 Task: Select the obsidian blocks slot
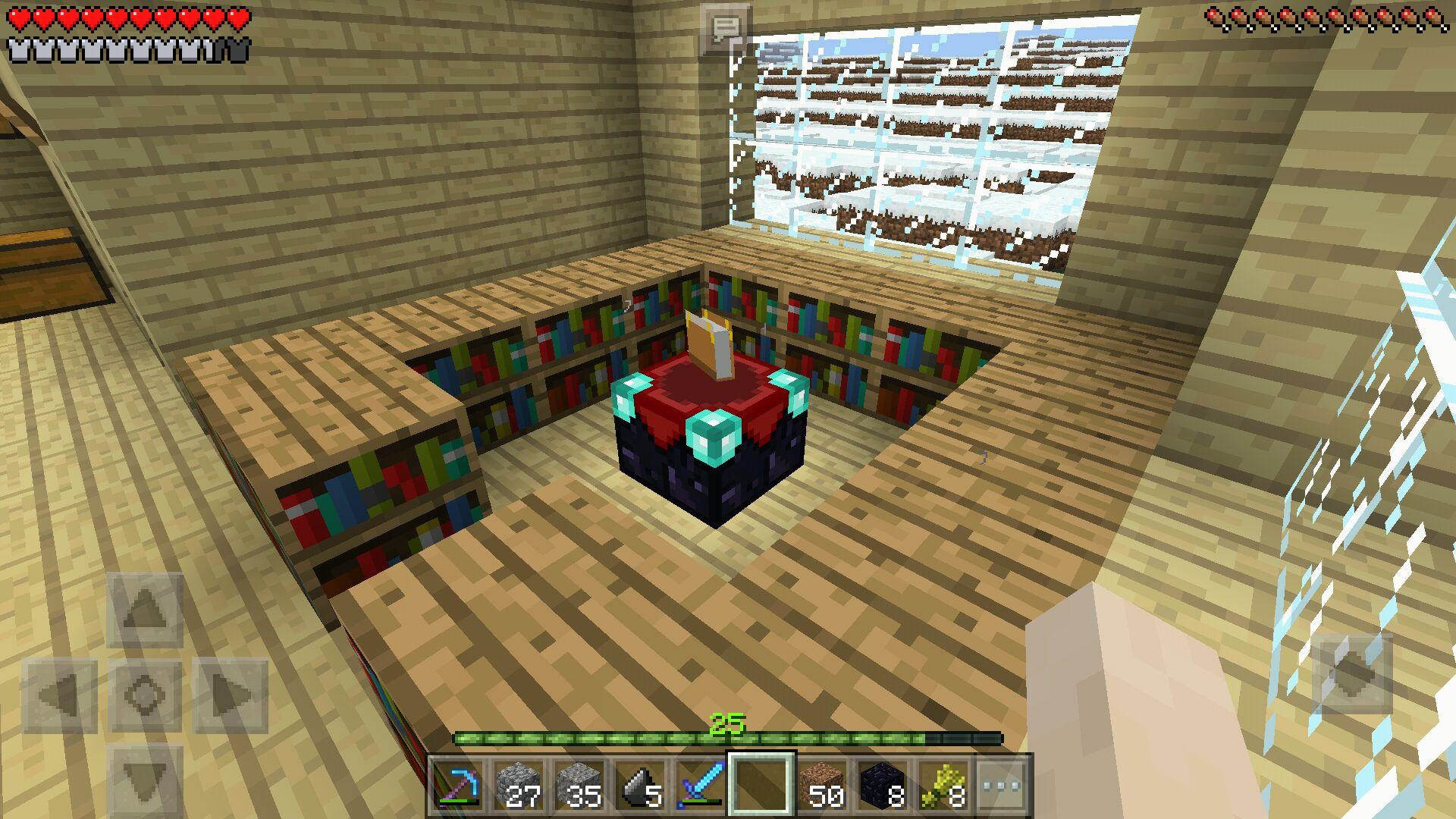click(x=882, y=786)
